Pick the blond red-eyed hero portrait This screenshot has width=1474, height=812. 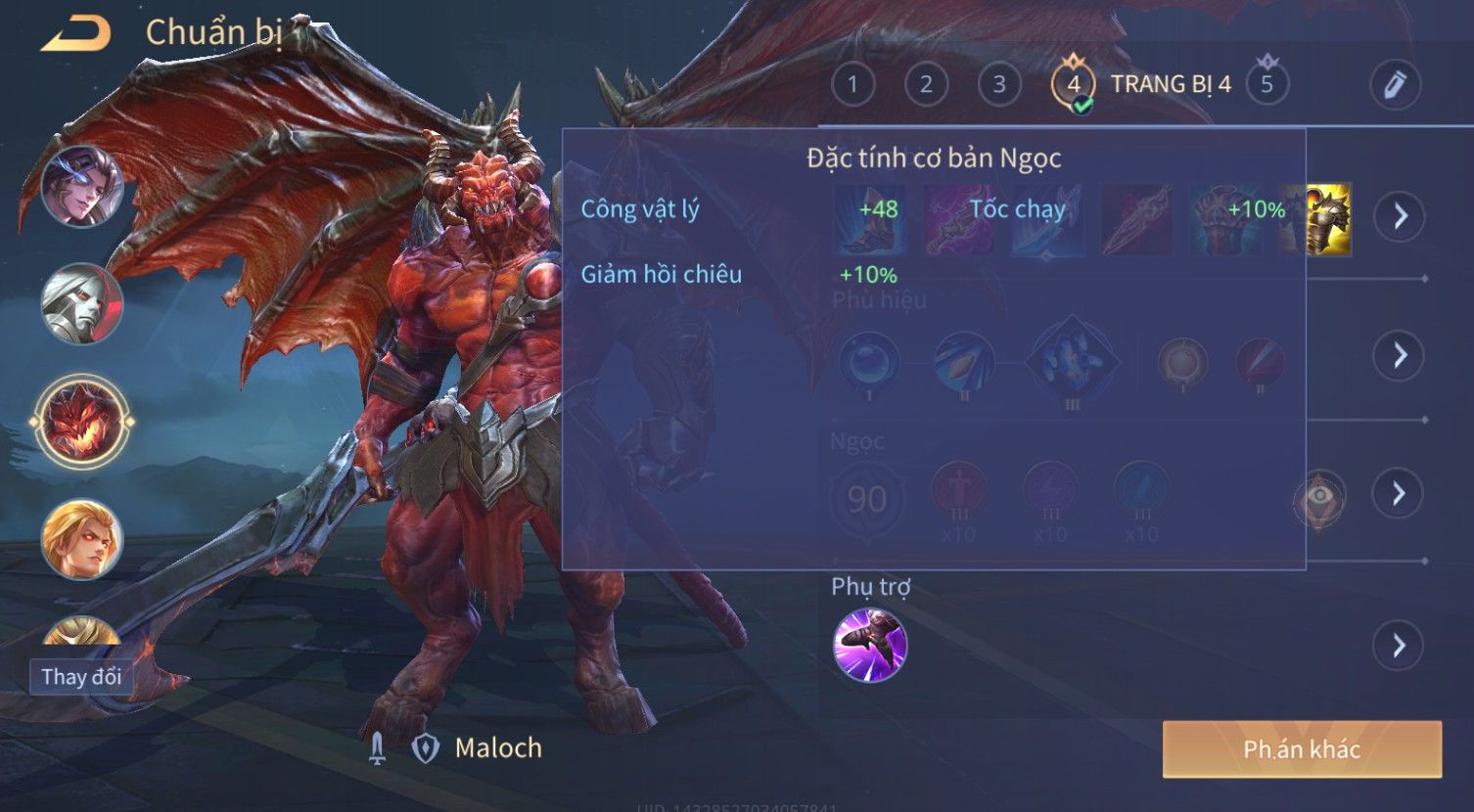click(x=81, y=539)
